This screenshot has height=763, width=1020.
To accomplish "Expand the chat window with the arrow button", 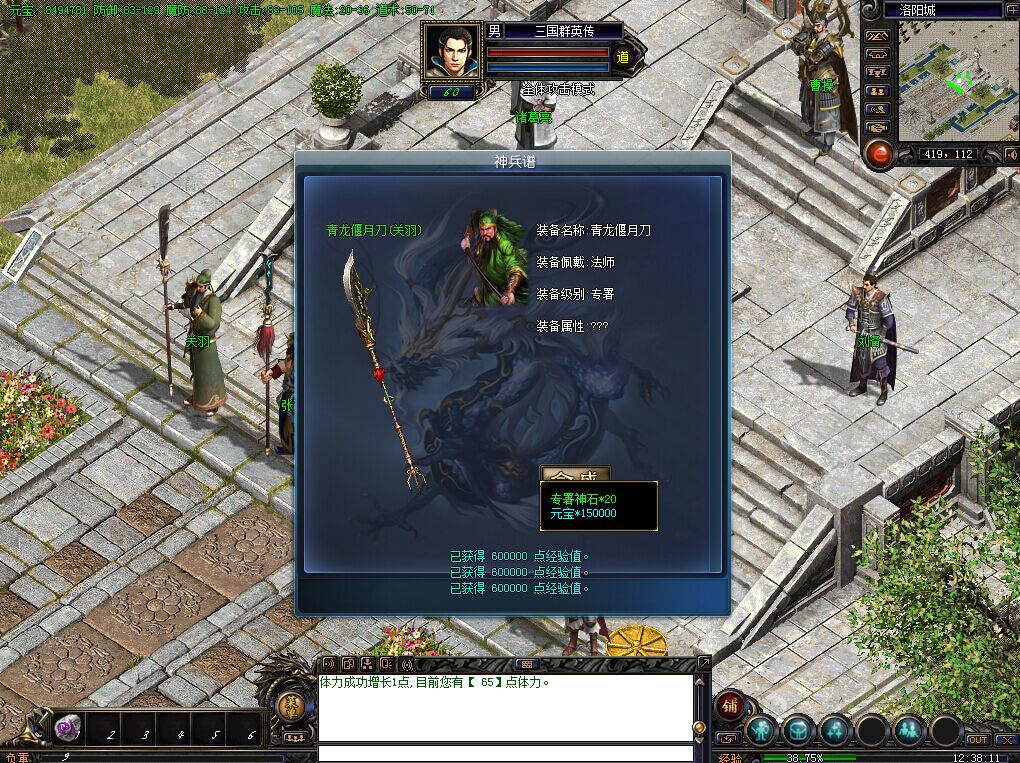I will click(703, 662).
